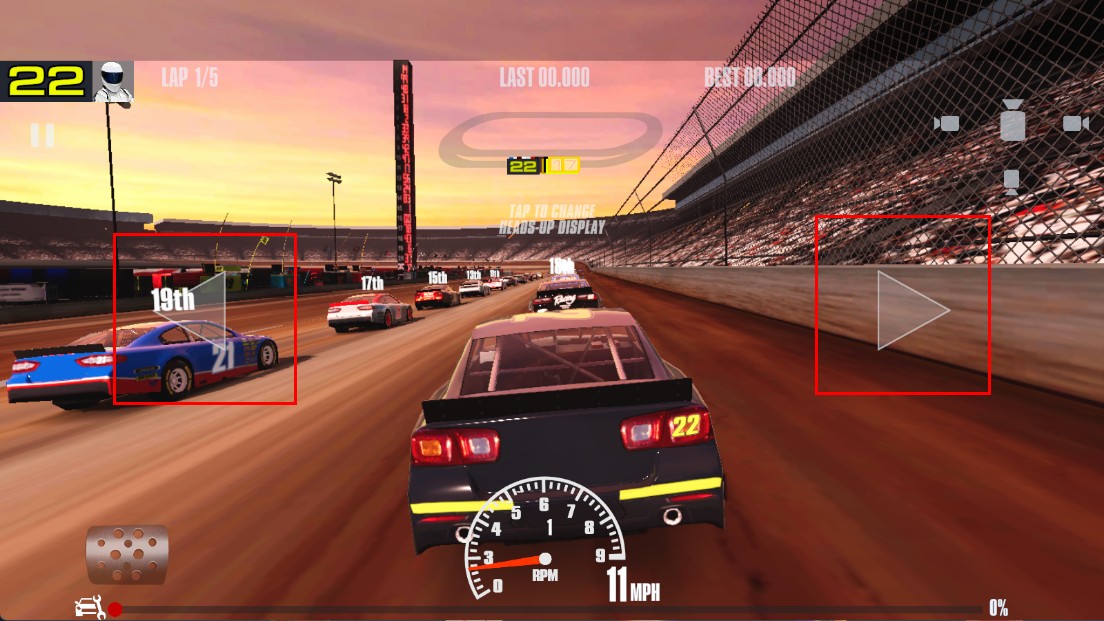The width and height of the screenshot is (1104, 621).
Task: Select the large top camera view icon
Action: 1012,121
